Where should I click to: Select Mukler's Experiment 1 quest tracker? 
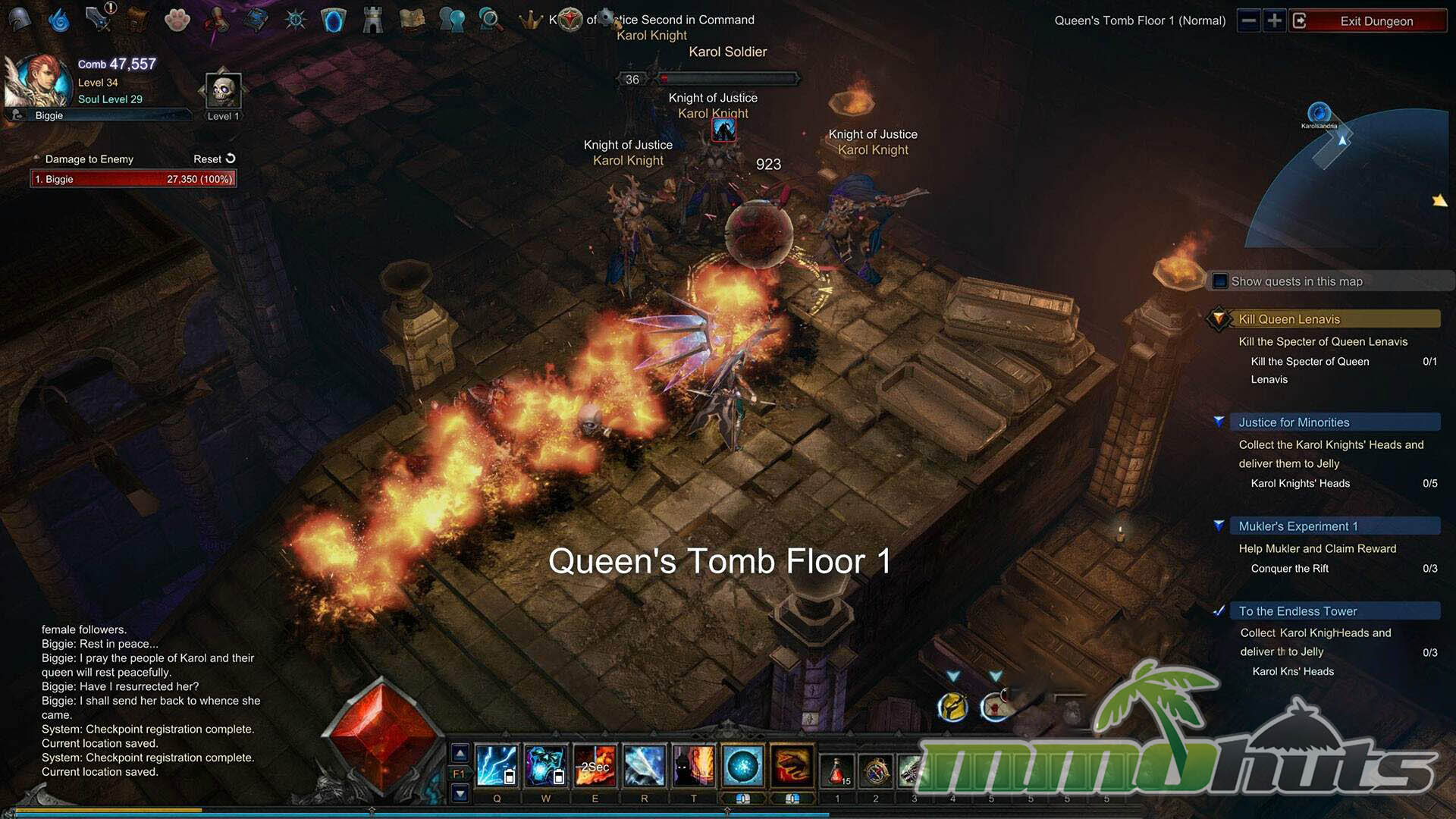[x=1298, y=526]
